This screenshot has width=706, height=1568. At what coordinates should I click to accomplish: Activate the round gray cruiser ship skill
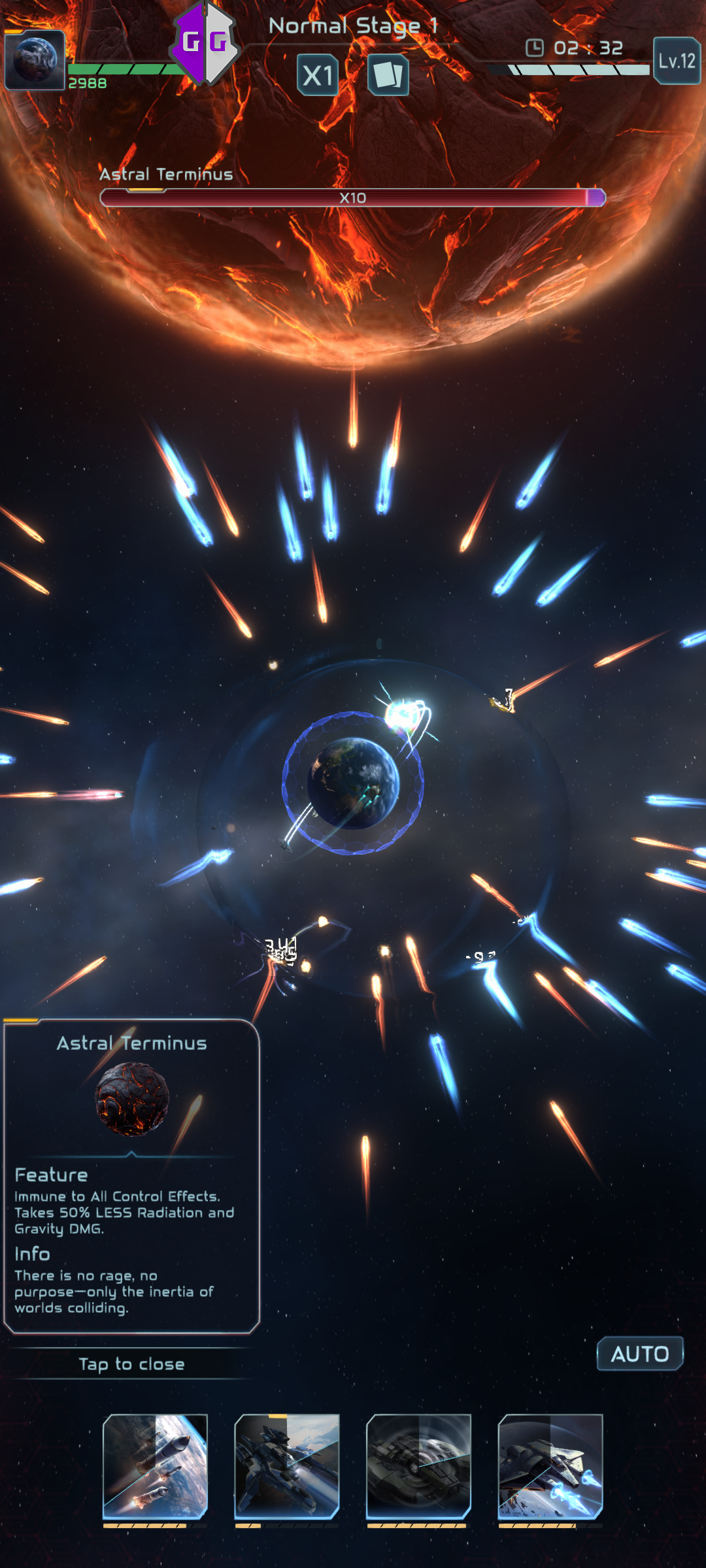[418, 1466]
